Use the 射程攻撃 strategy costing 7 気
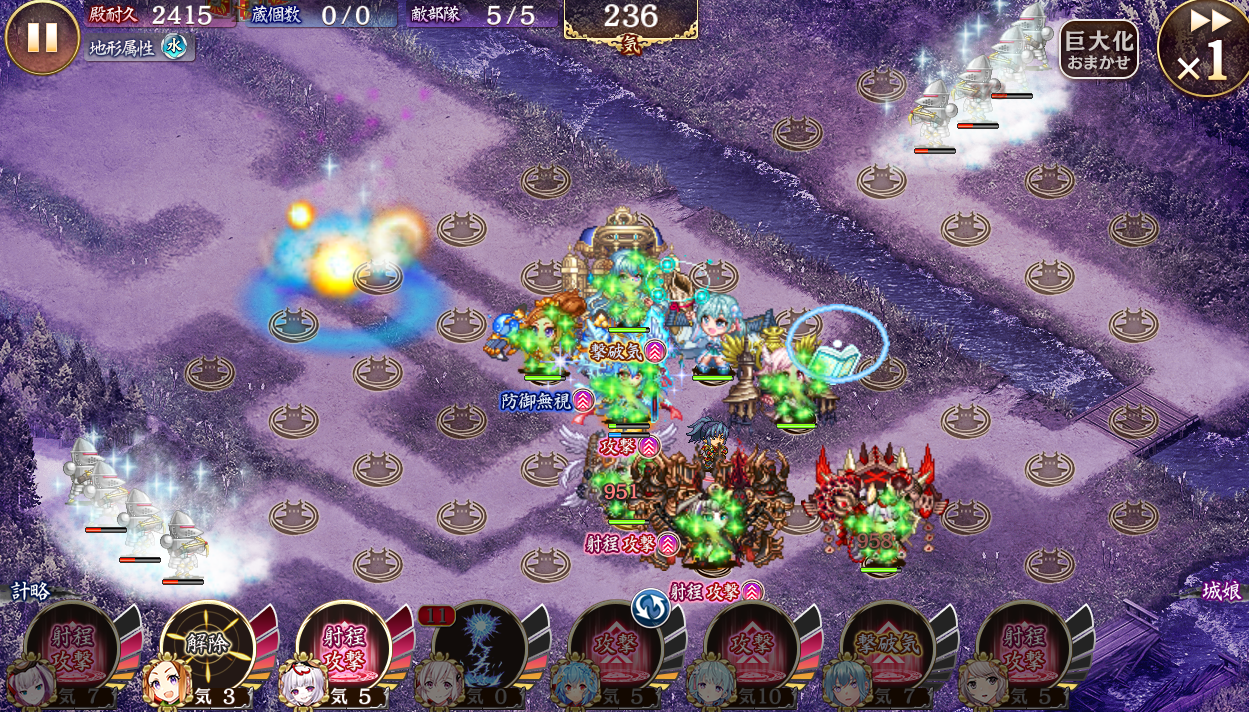This screenshot has height=712, width=1249. pos(71,648)
